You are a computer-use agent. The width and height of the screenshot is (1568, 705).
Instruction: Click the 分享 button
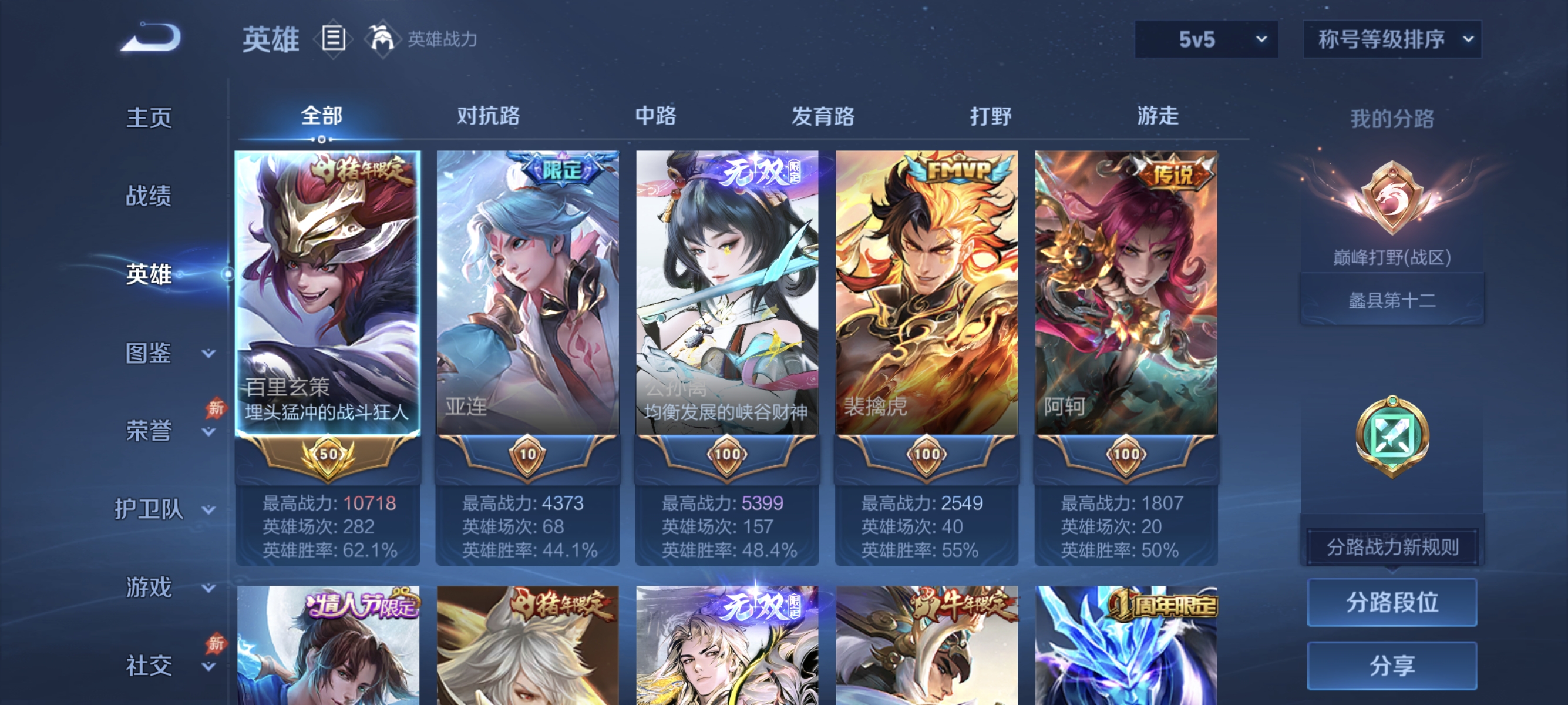point(1392,666)
